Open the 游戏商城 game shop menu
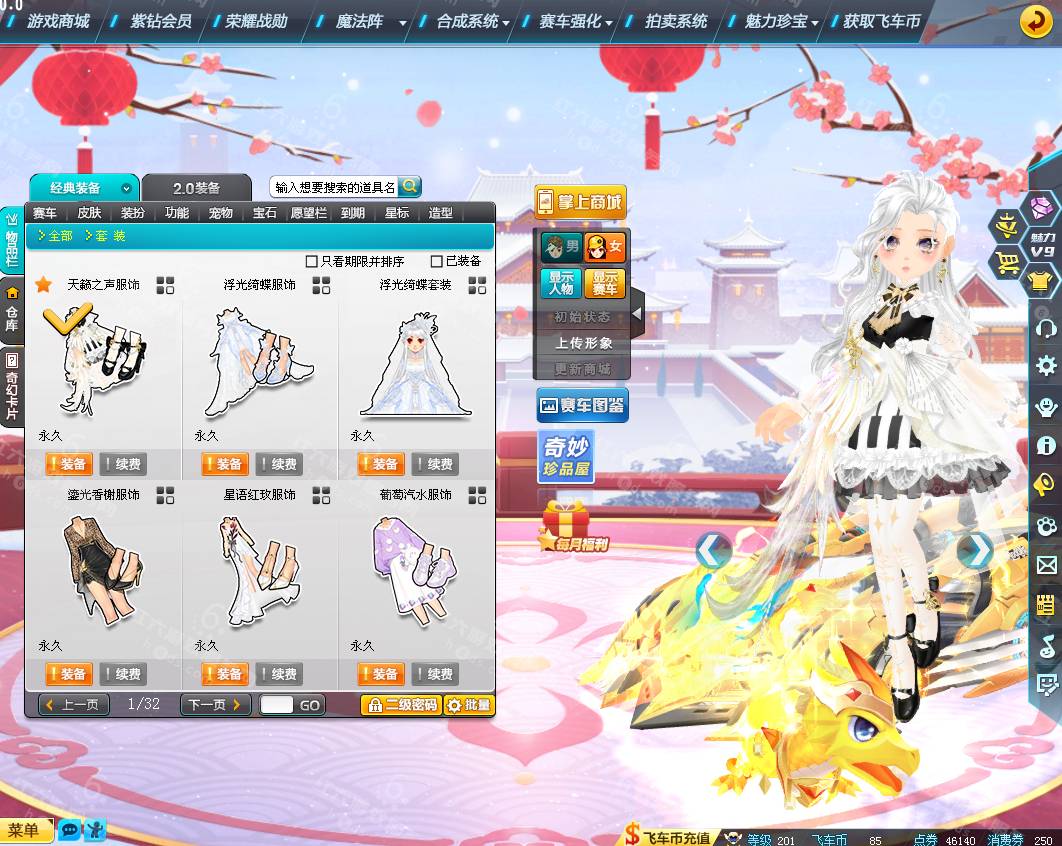1062x846 pixels. click(57, 21)
